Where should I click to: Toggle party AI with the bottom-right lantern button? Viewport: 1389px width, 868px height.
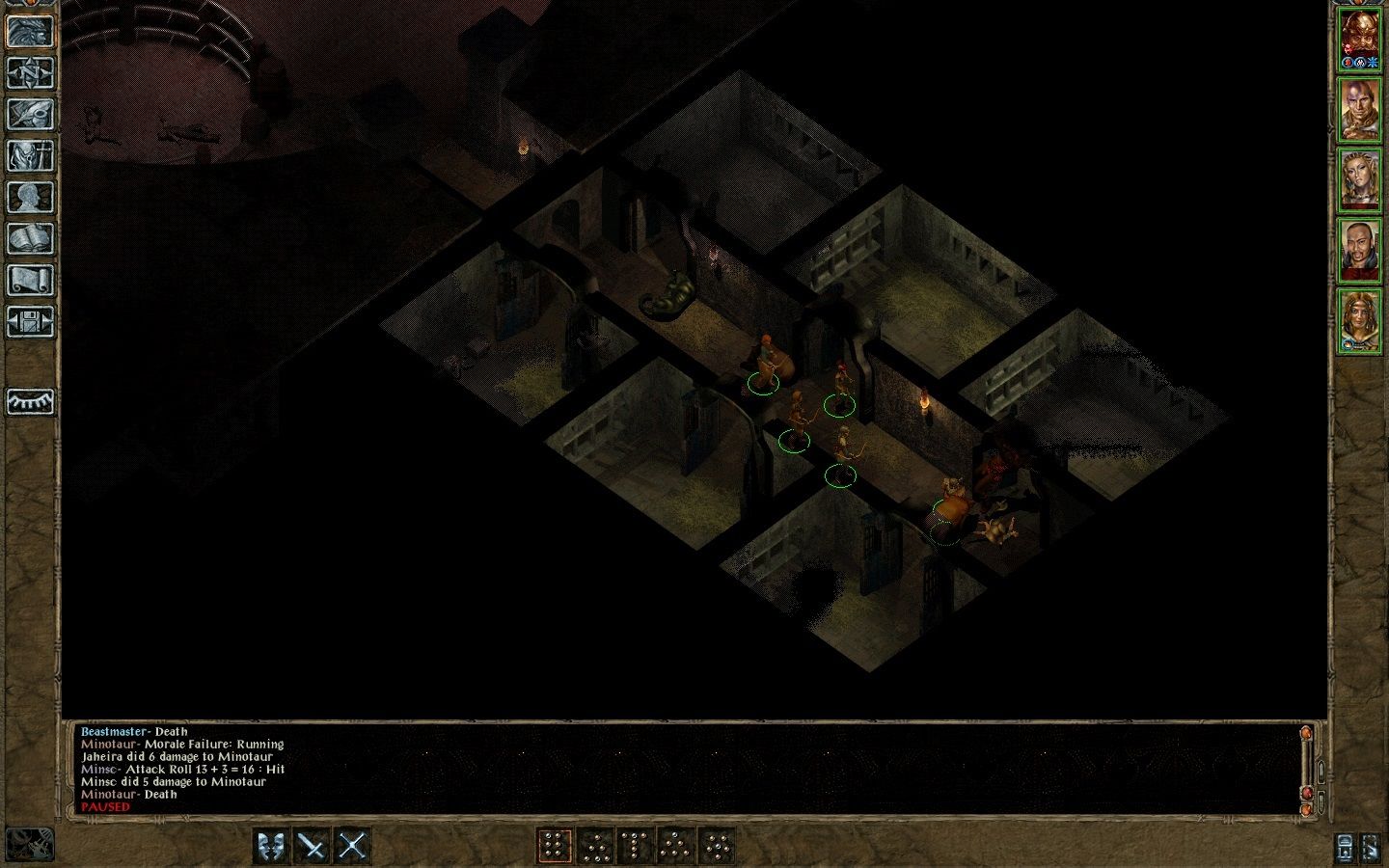[x=1344, y=847]
